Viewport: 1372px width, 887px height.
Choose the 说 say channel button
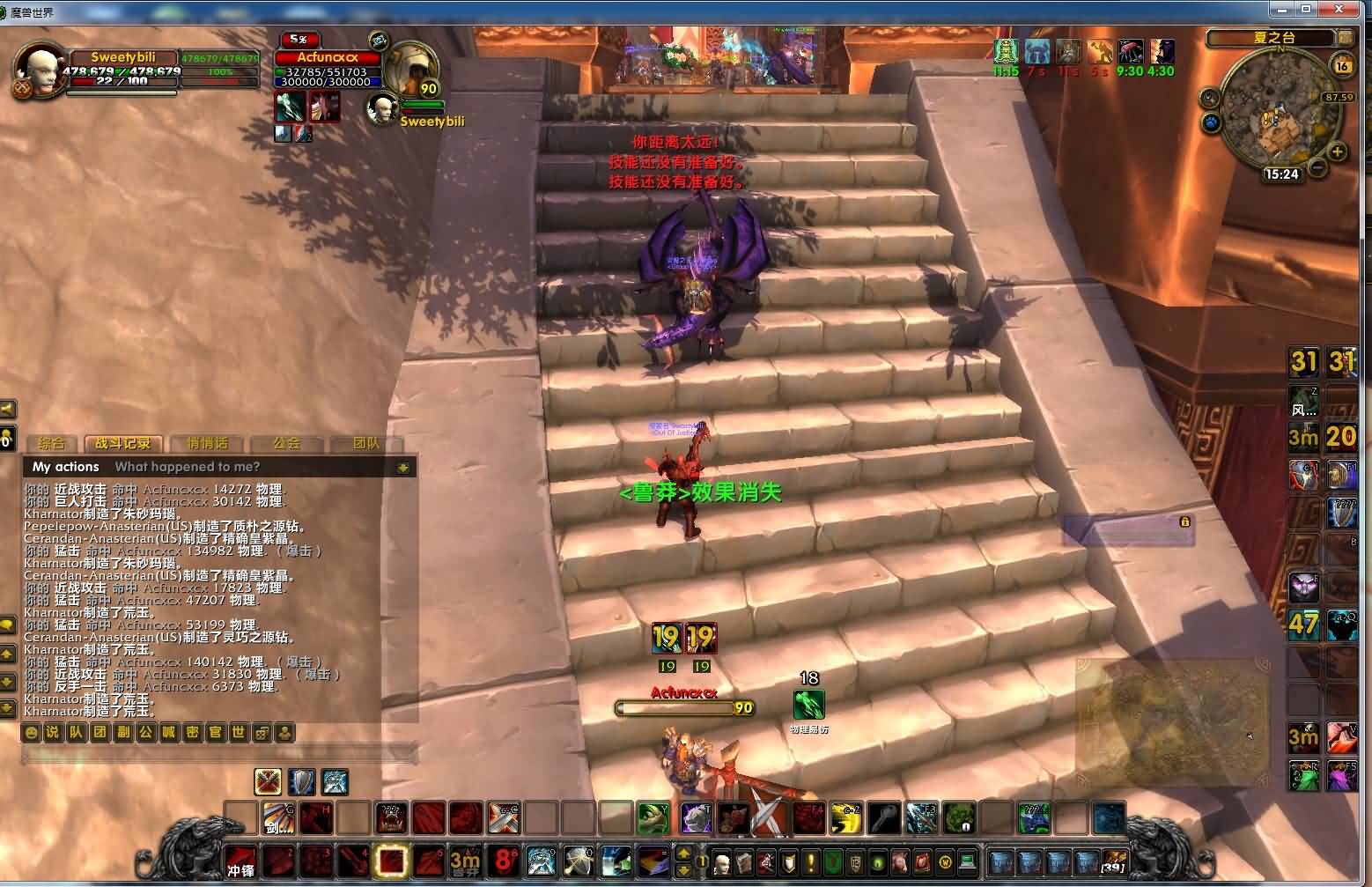point(54,732)
